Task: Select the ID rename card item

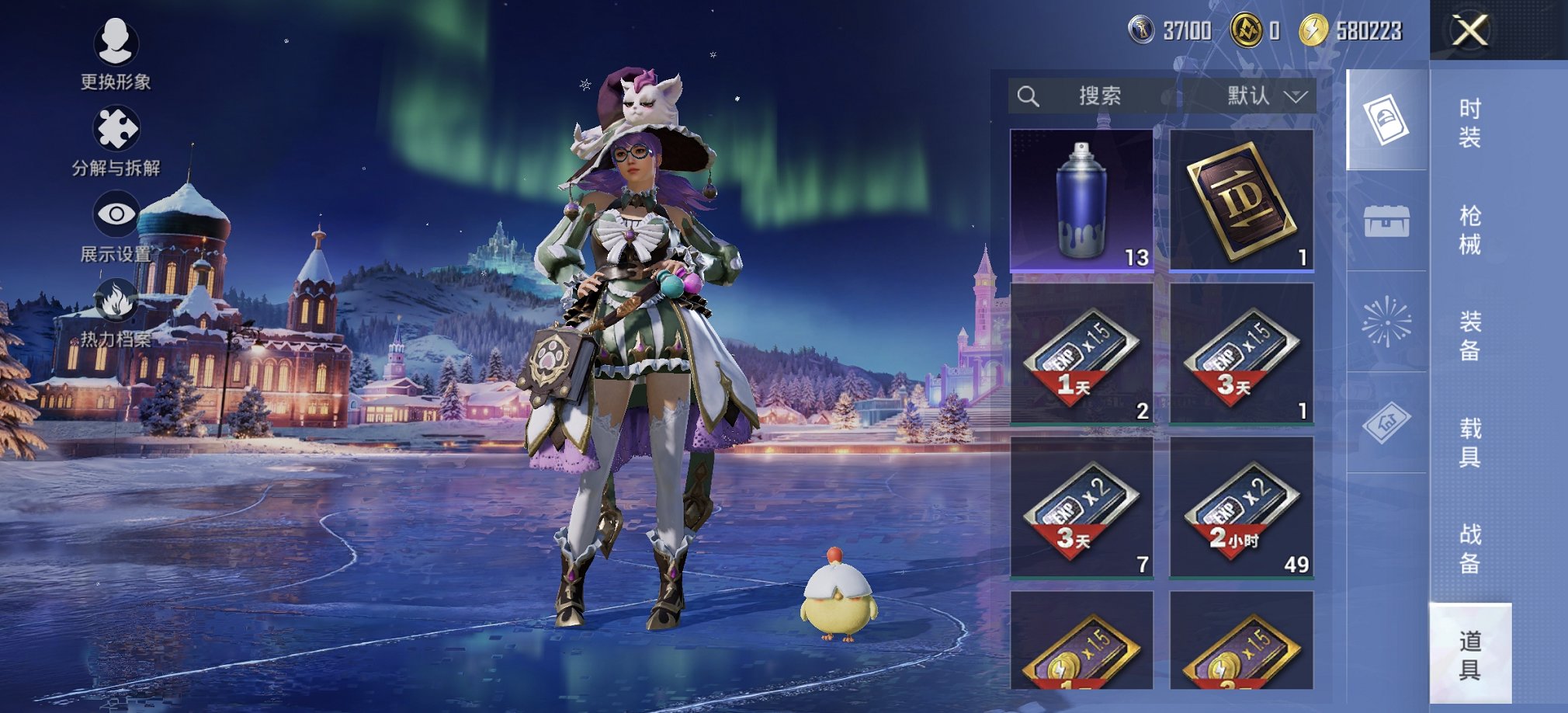Action: [x=1240, y=200]
